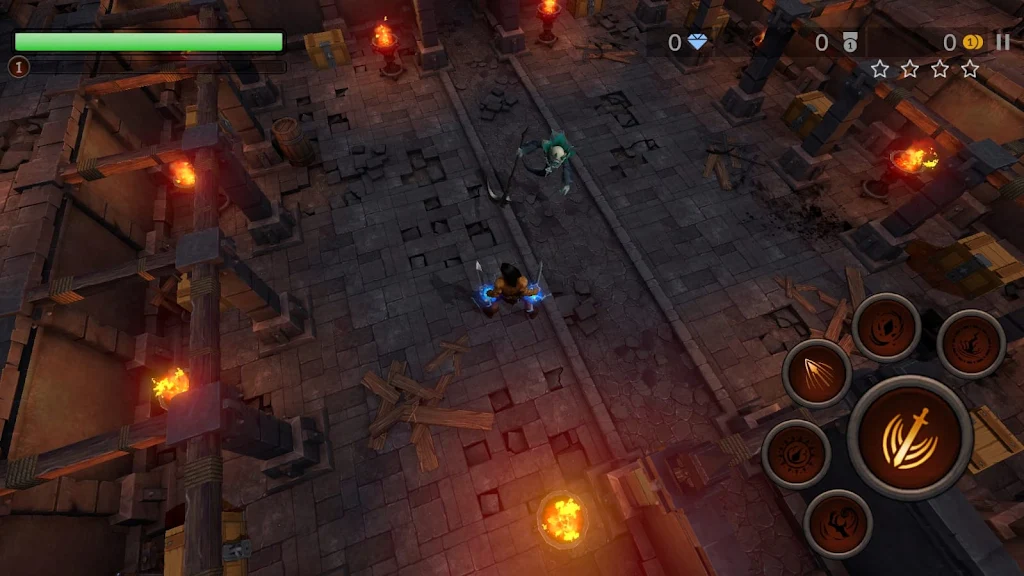Trigger the dim spiked sun-ring skill
This screenshot has height=576, width=1024.
pos(796,454)
